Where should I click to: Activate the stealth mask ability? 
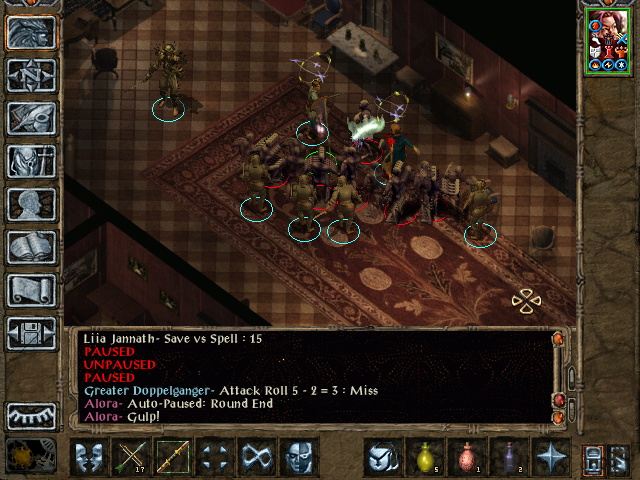(299, 458)
